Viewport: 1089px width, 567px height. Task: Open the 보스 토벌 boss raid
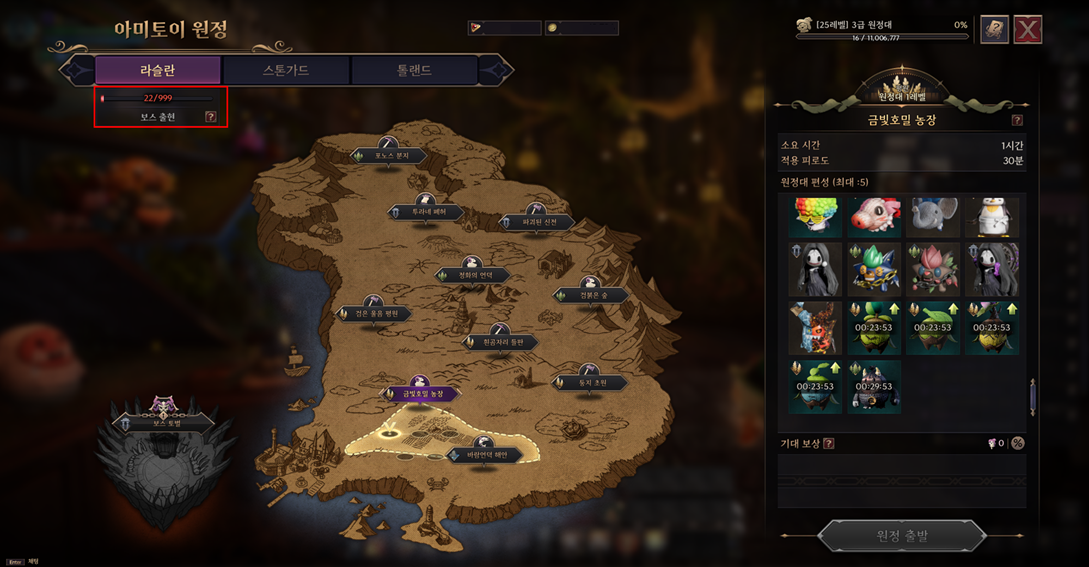click(x=164, y=423)
